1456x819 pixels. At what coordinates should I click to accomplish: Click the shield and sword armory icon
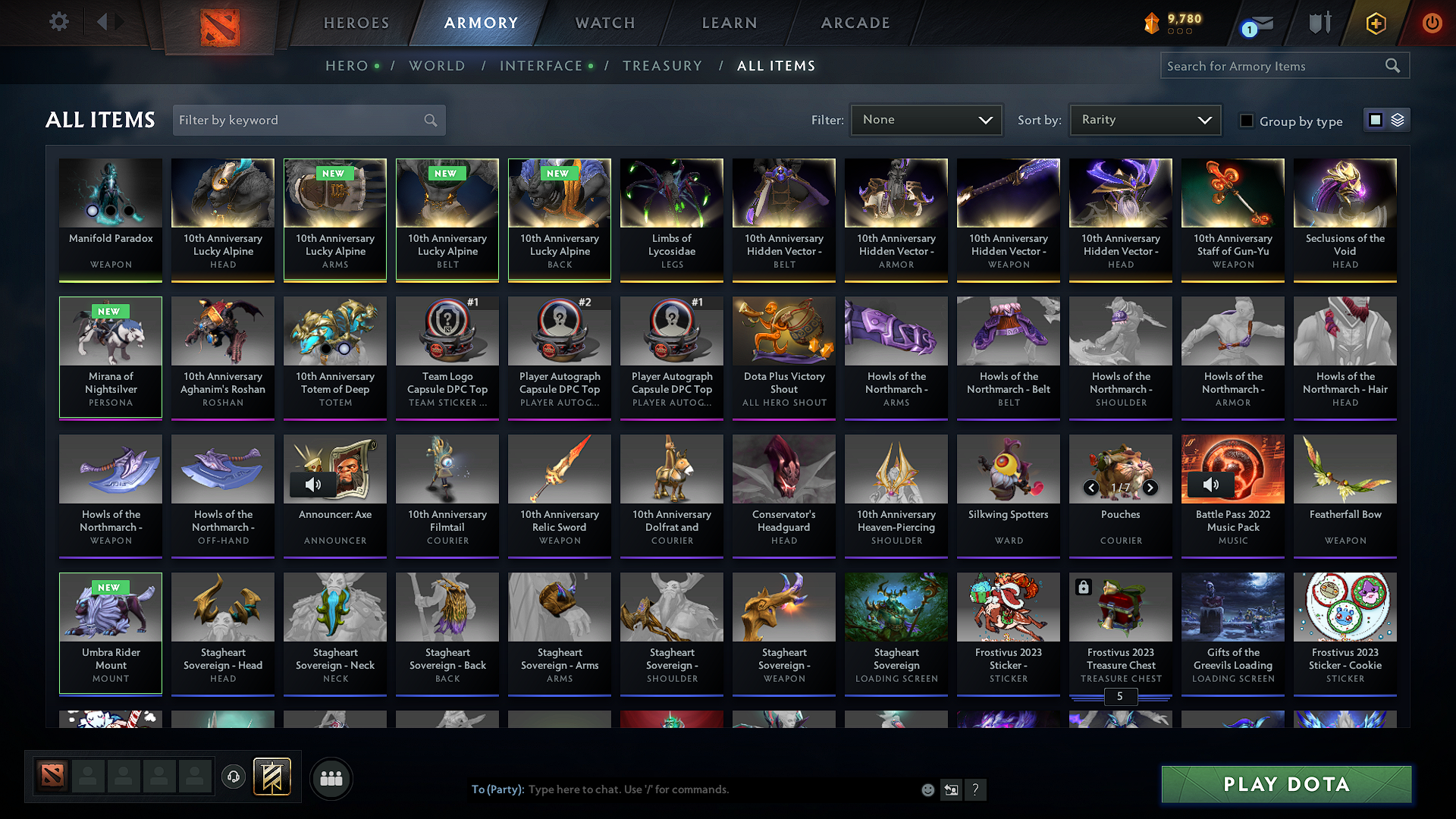tap(1319, 23)
